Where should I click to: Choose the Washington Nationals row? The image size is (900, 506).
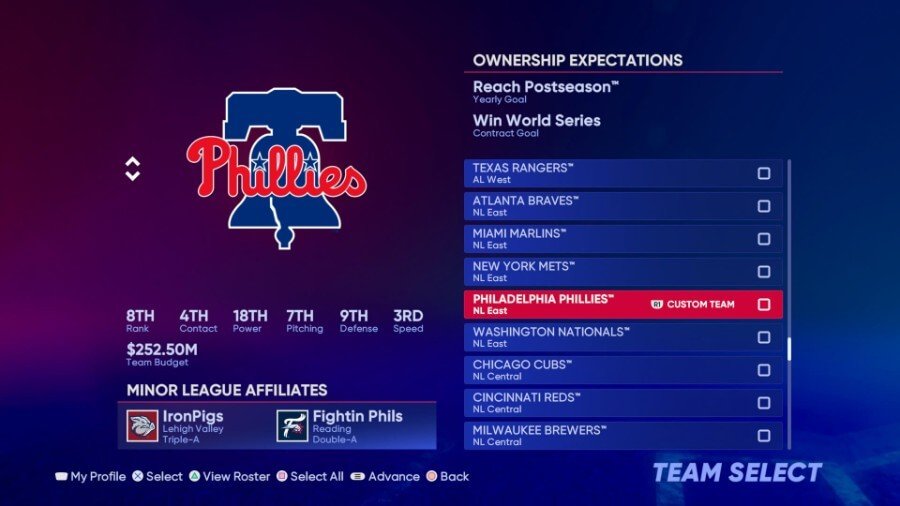tap(600, 337)
